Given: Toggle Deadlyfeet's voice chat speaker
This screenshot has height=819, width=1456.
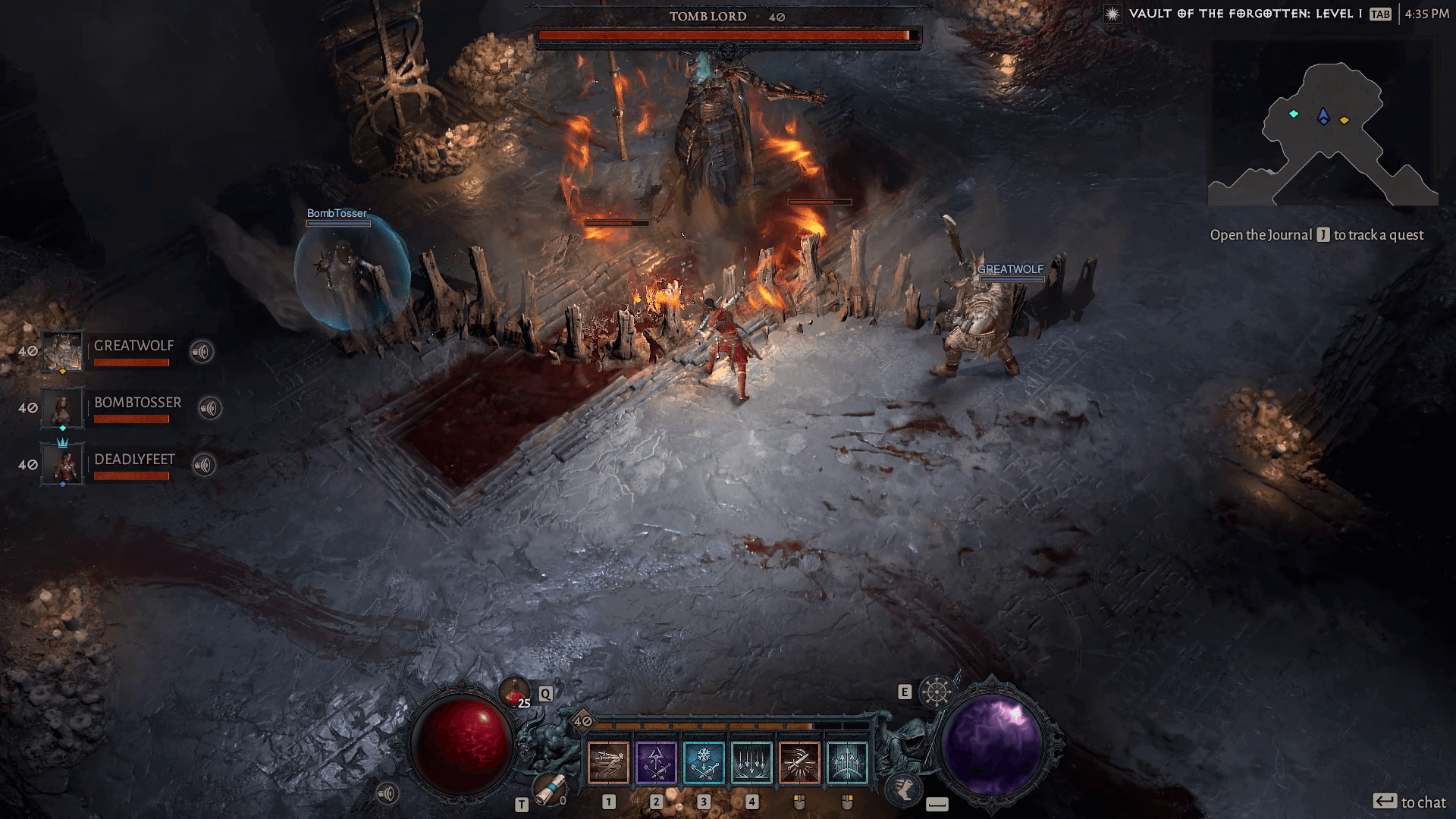Looking at the screenshot, I should click(204, 465).
